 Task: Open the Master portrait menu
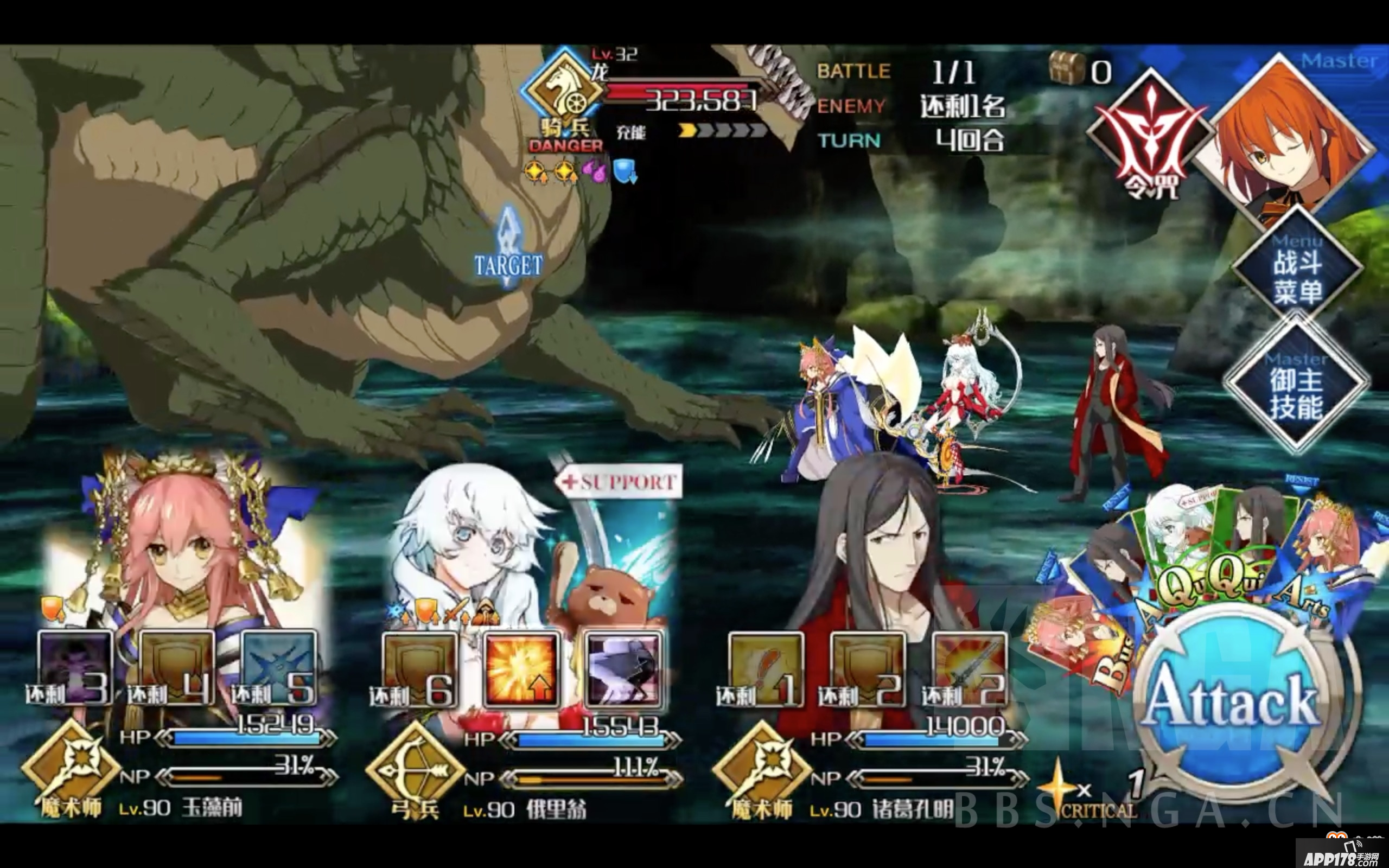point(1291,138)
